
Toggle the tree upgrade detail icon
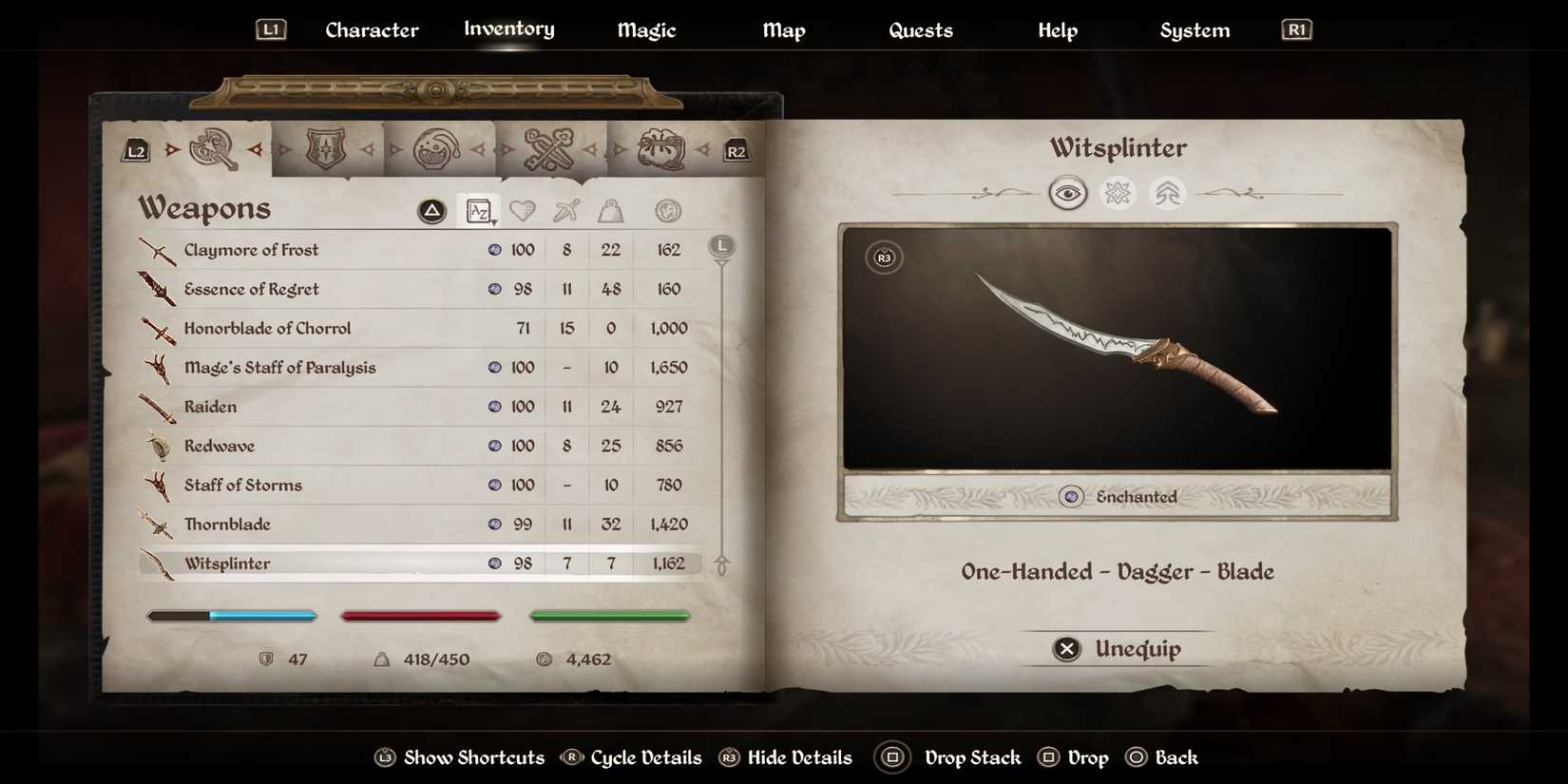[x=1167, y=193]
